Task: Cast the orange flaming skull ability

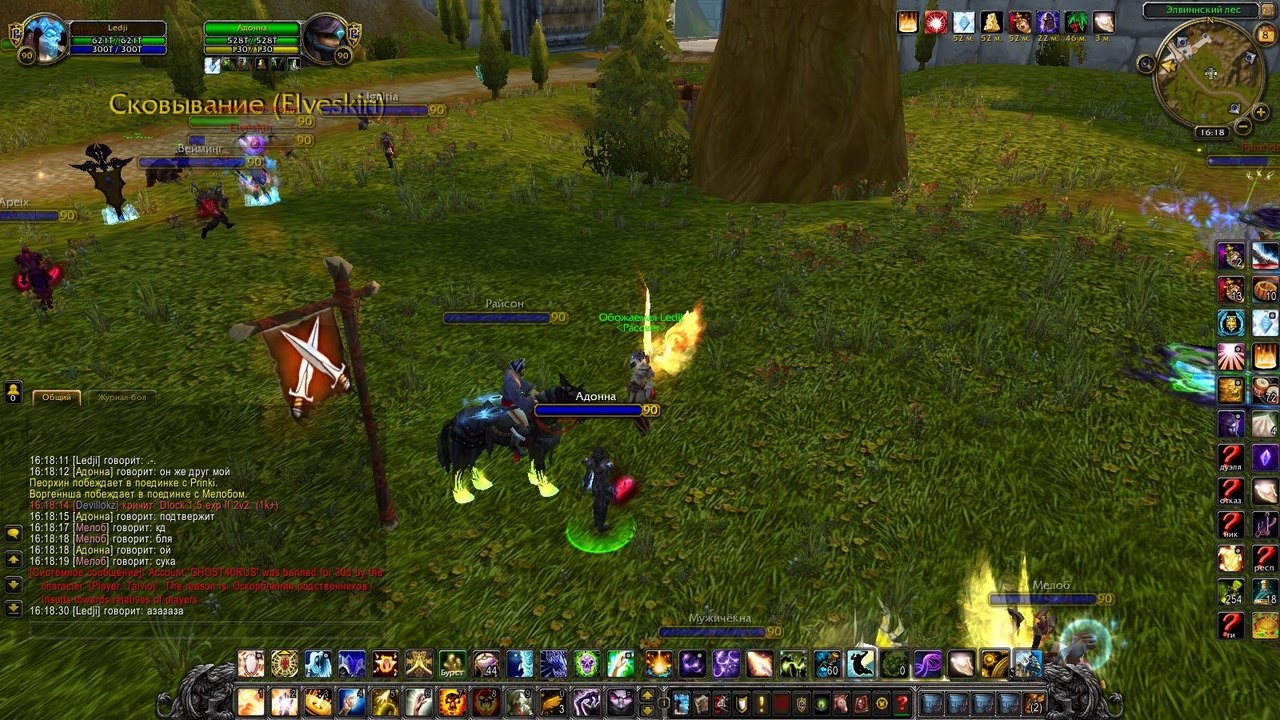Action: [x=452, y=702]
